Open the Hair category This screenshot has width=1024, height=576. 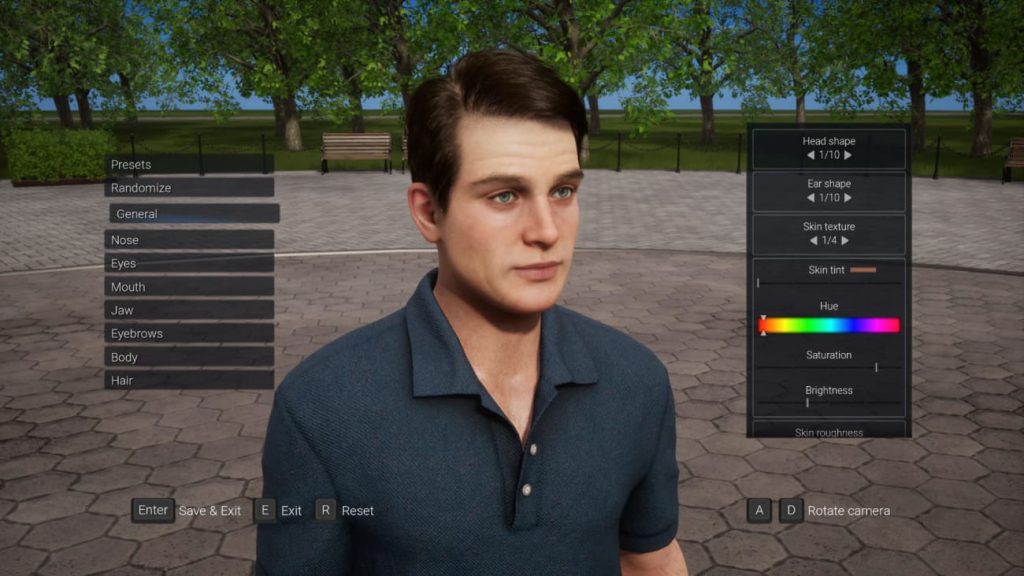click(188, 380)
